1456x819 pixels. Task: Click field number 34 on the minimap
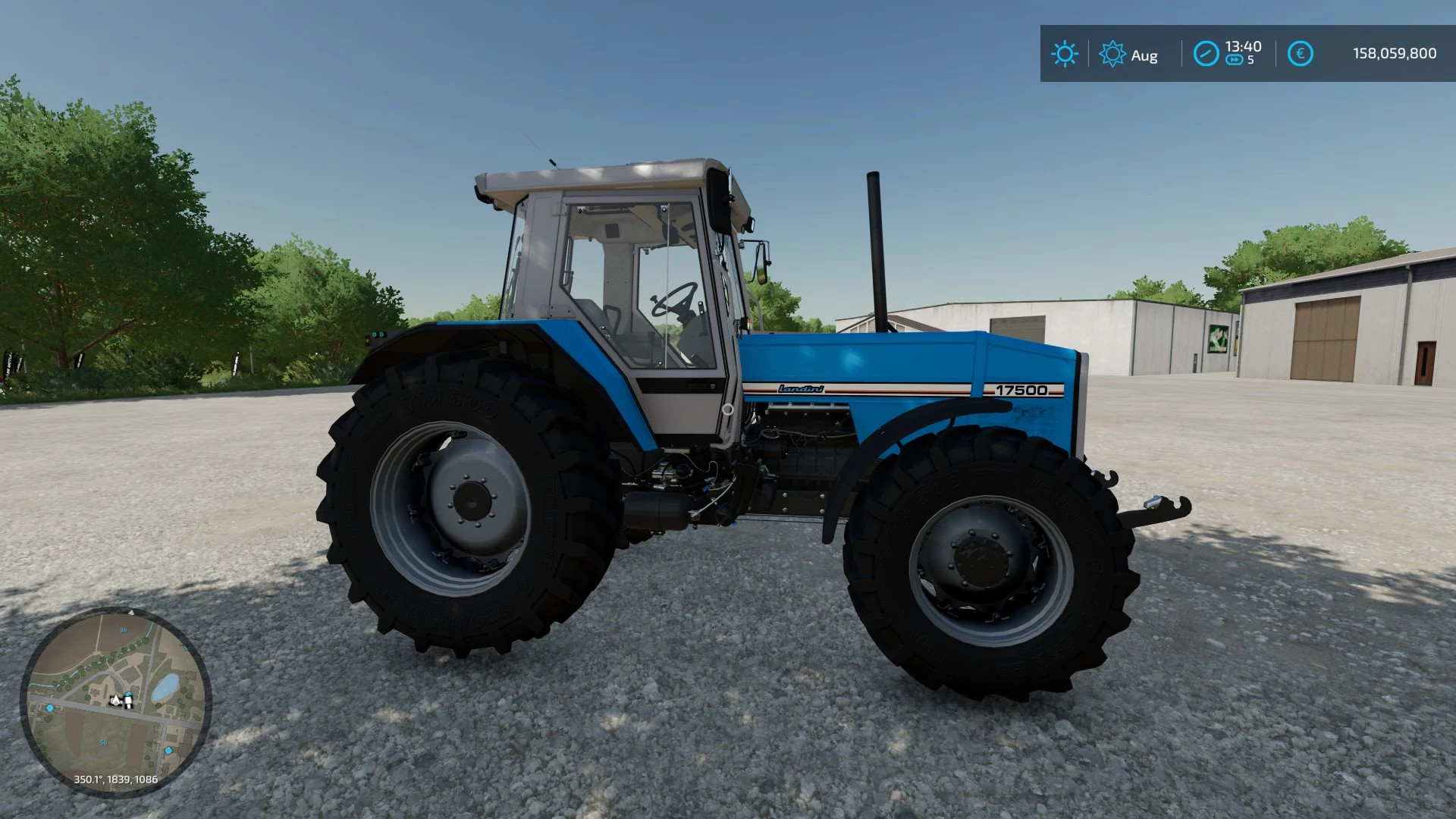(x=123, y=629)
